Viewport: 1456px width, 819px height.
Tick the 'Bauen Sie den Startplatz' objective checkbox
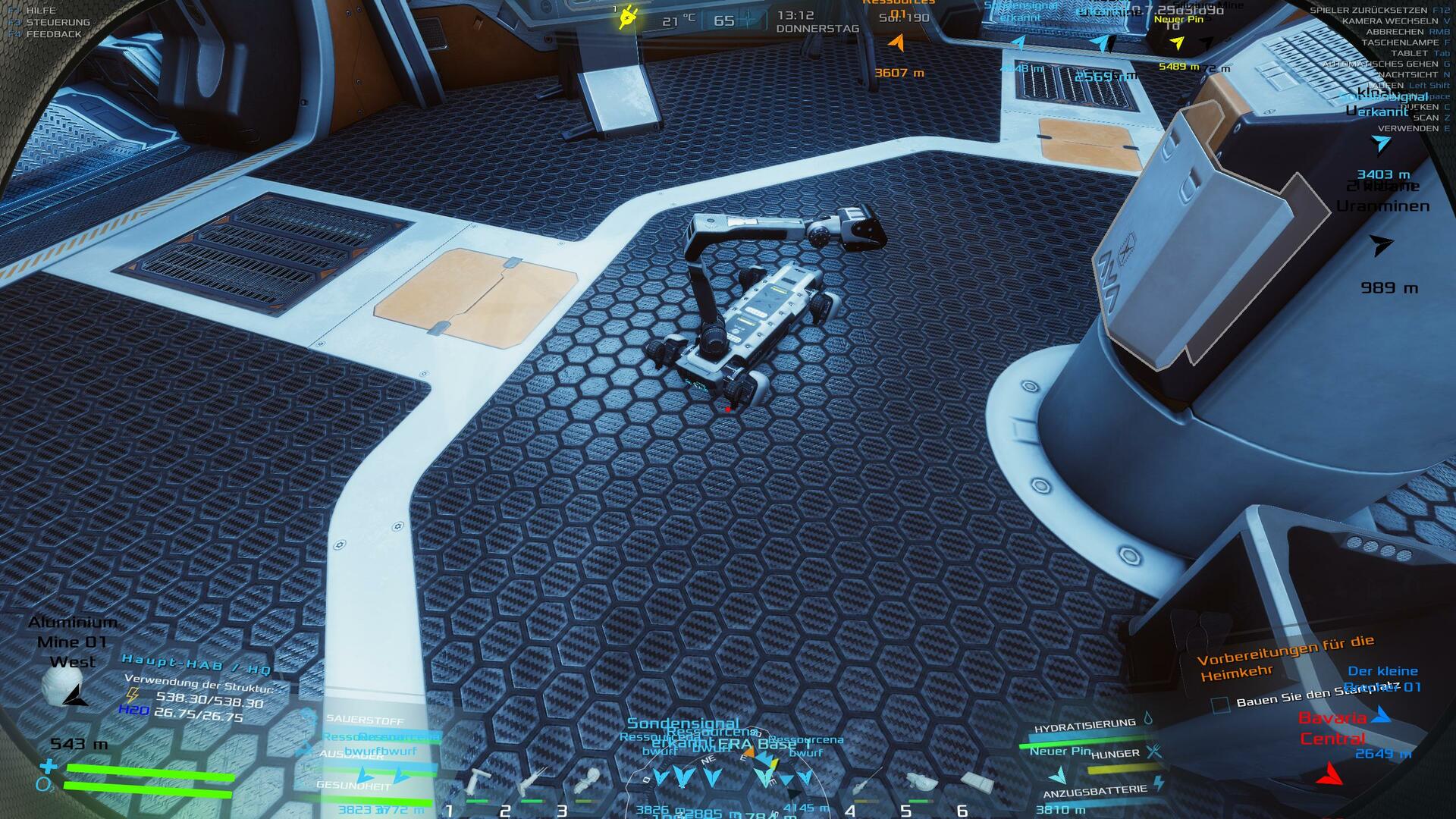(x=1220, y=704)
